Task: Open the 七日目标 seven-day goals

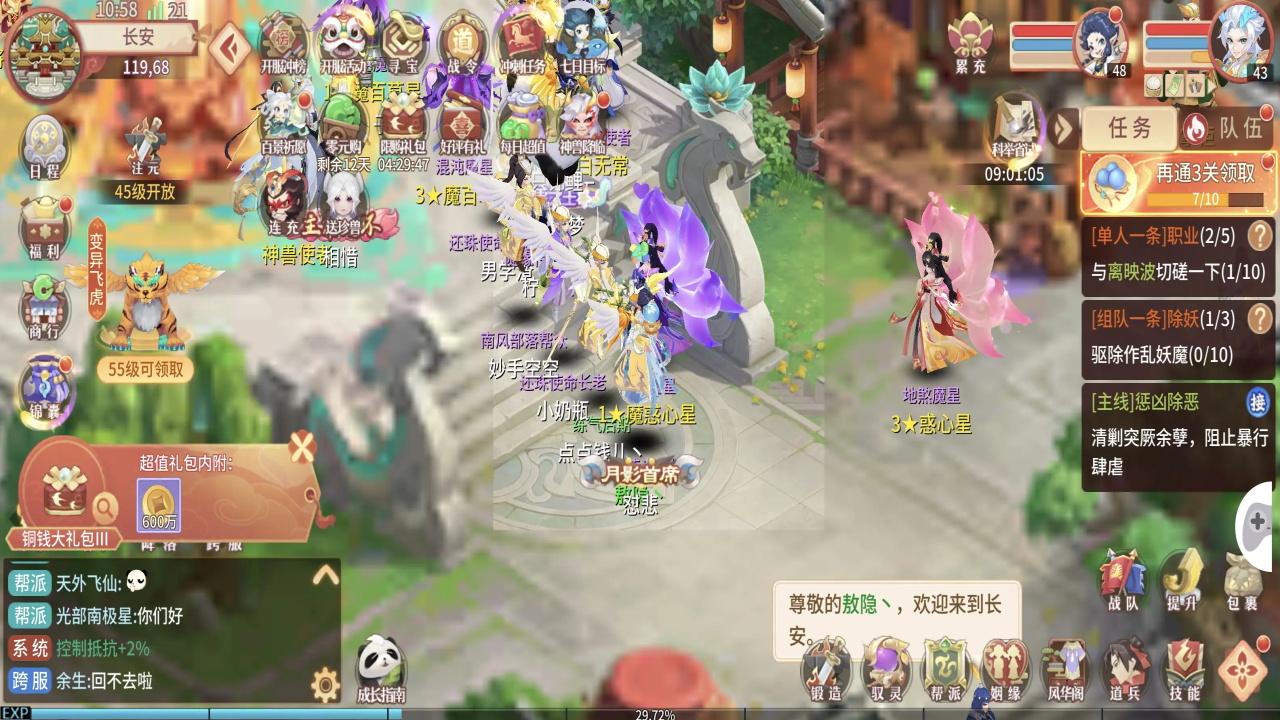Action: pos(583,47)
